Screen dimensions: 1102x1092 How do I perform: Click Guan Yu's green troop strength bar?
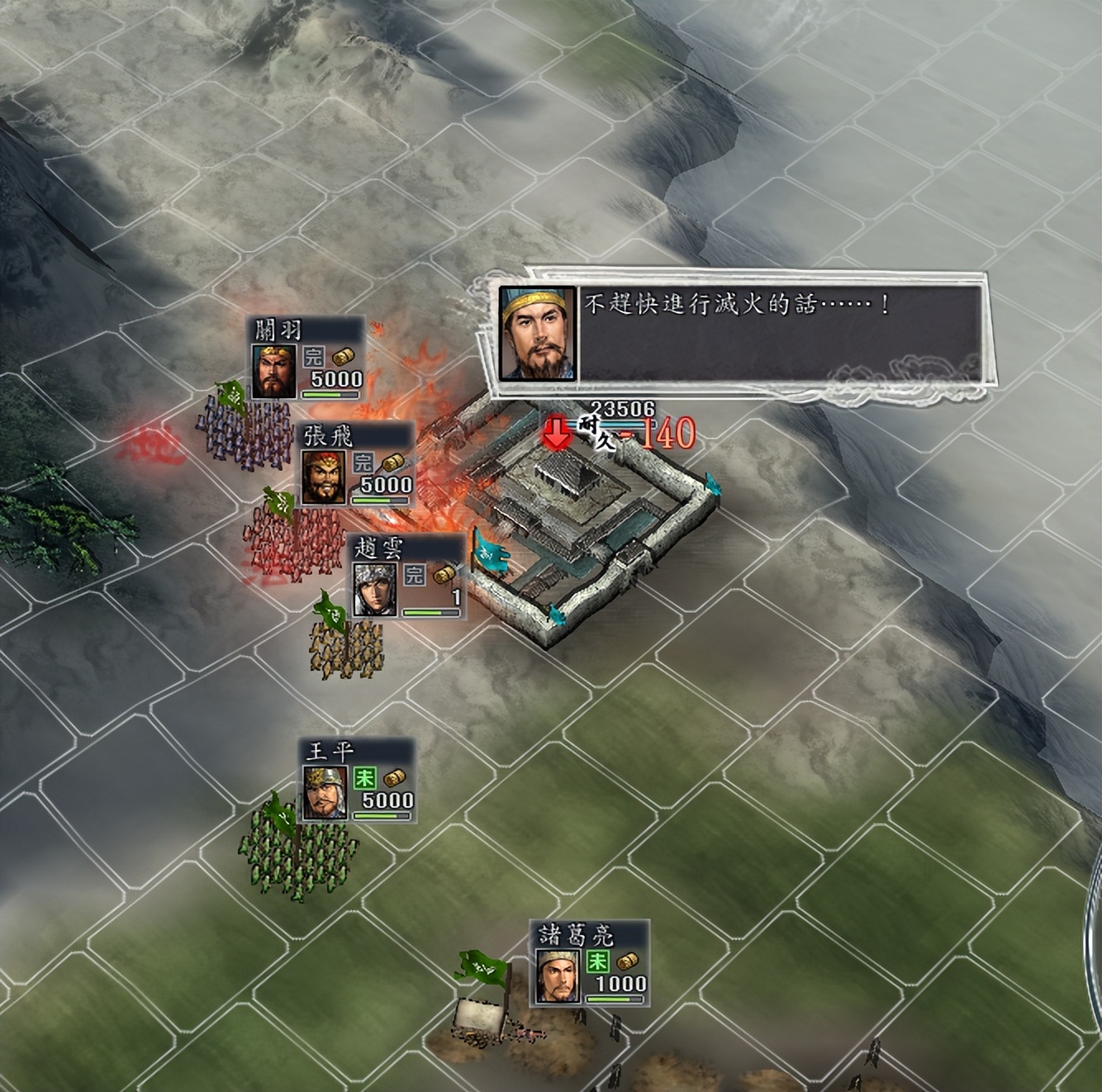(x=329, y=394)
